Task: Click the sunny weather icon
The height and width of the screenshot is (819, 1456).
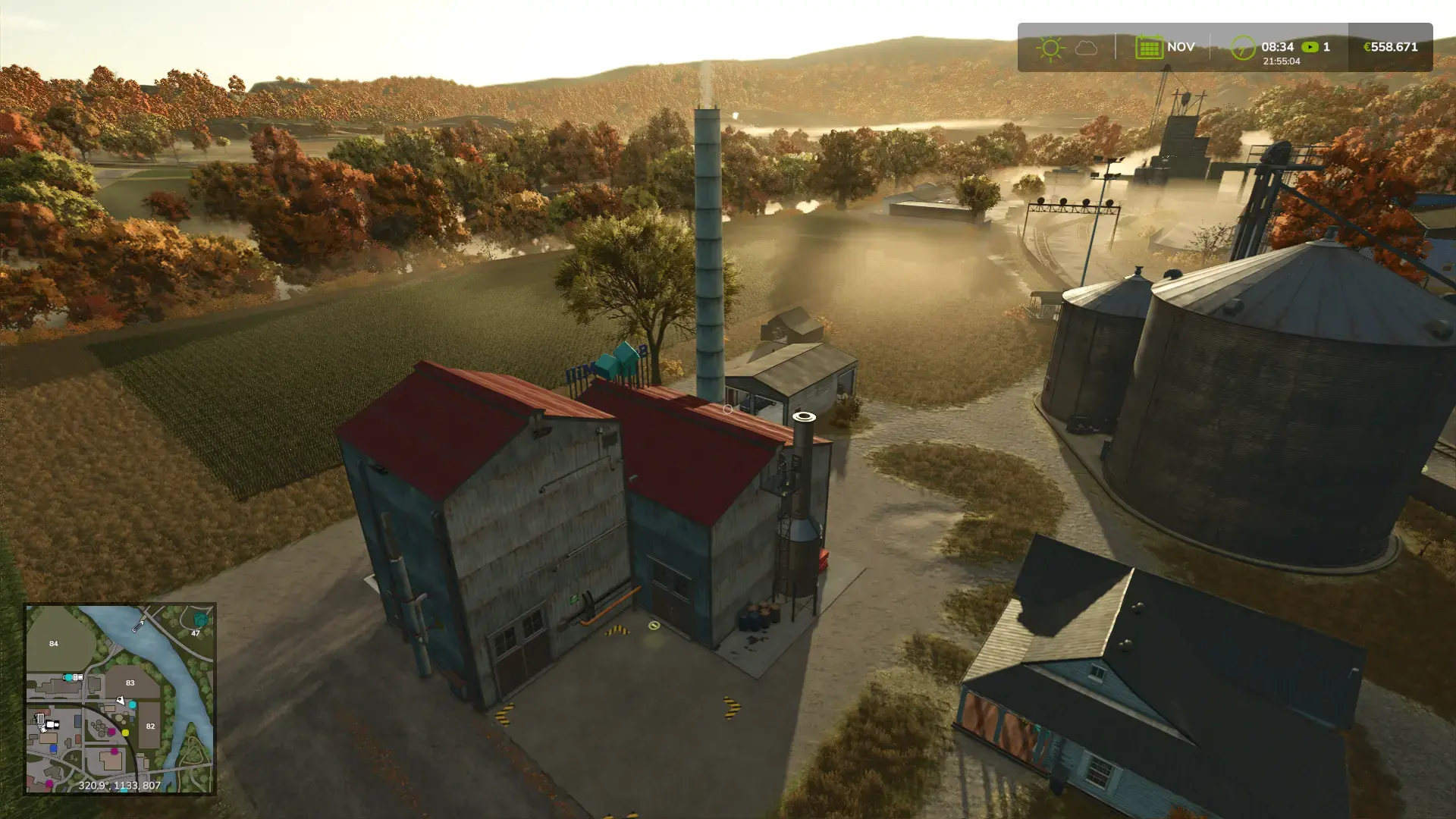Action: tap(1050, 48)
